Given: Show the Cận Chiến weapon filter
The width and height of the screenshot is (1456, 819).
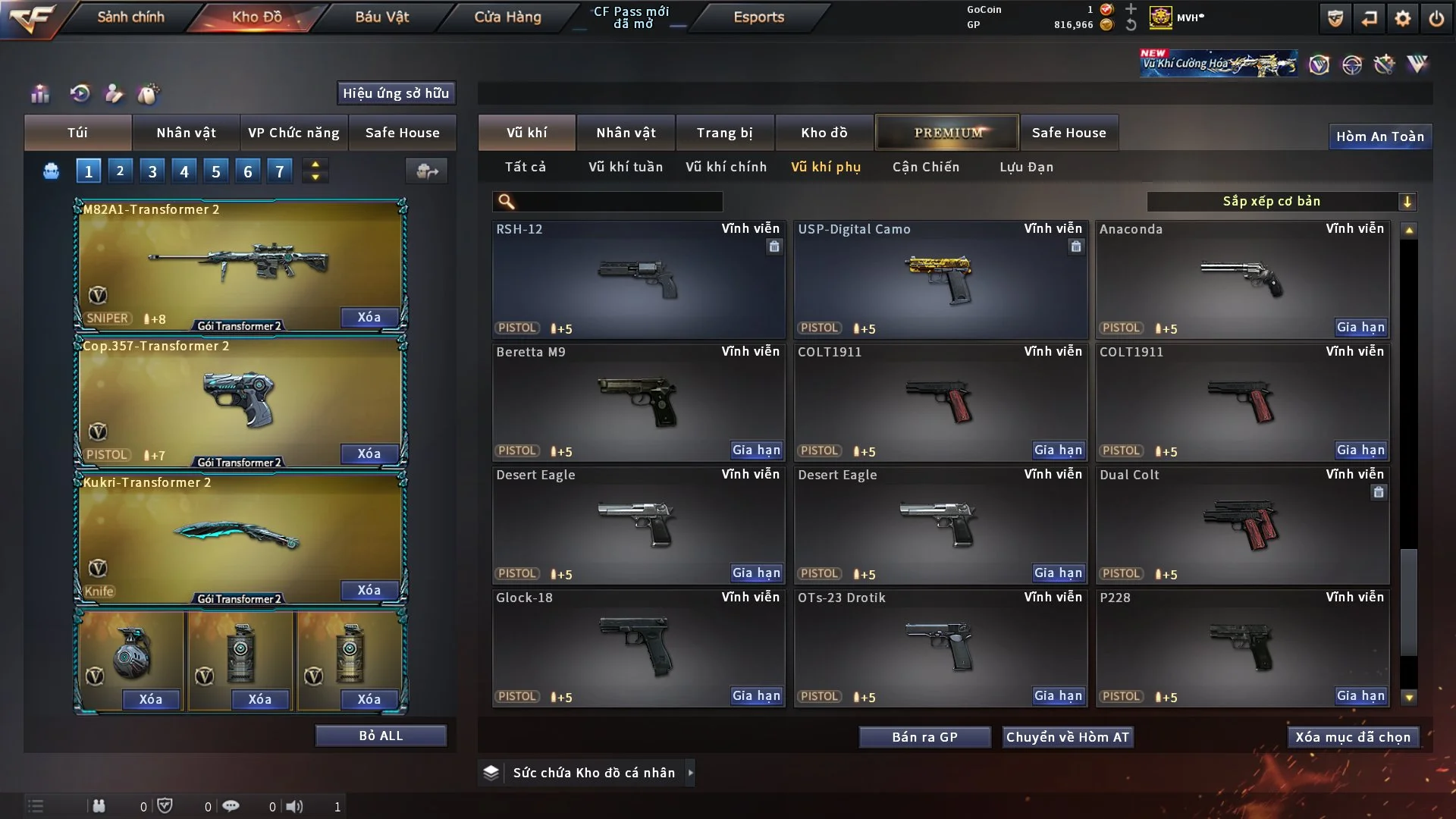Looking at the screenshot, I should pos(925,167).
